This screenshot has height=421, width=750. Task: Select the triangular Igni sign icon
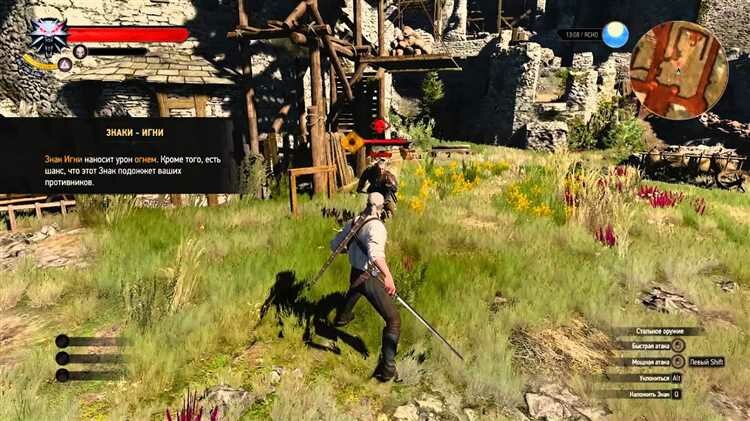pyautogui.click(x=64, y=64)
